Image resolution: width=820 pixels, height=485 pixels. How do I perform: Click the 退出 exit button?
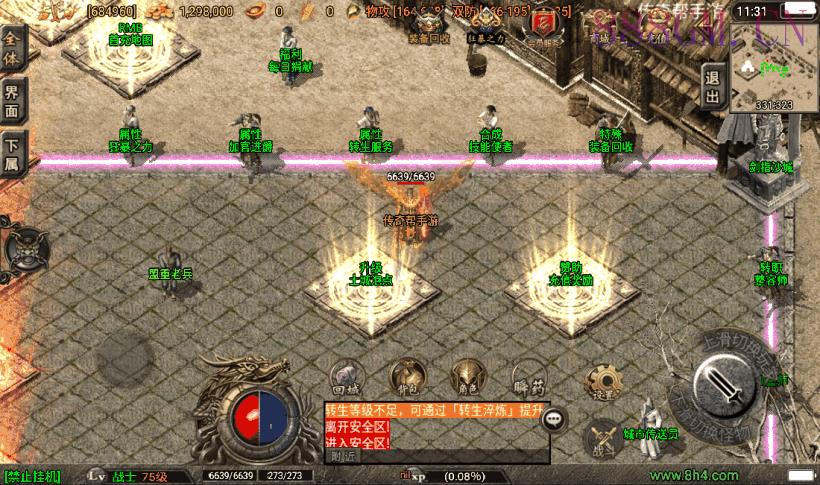point(712,86)
